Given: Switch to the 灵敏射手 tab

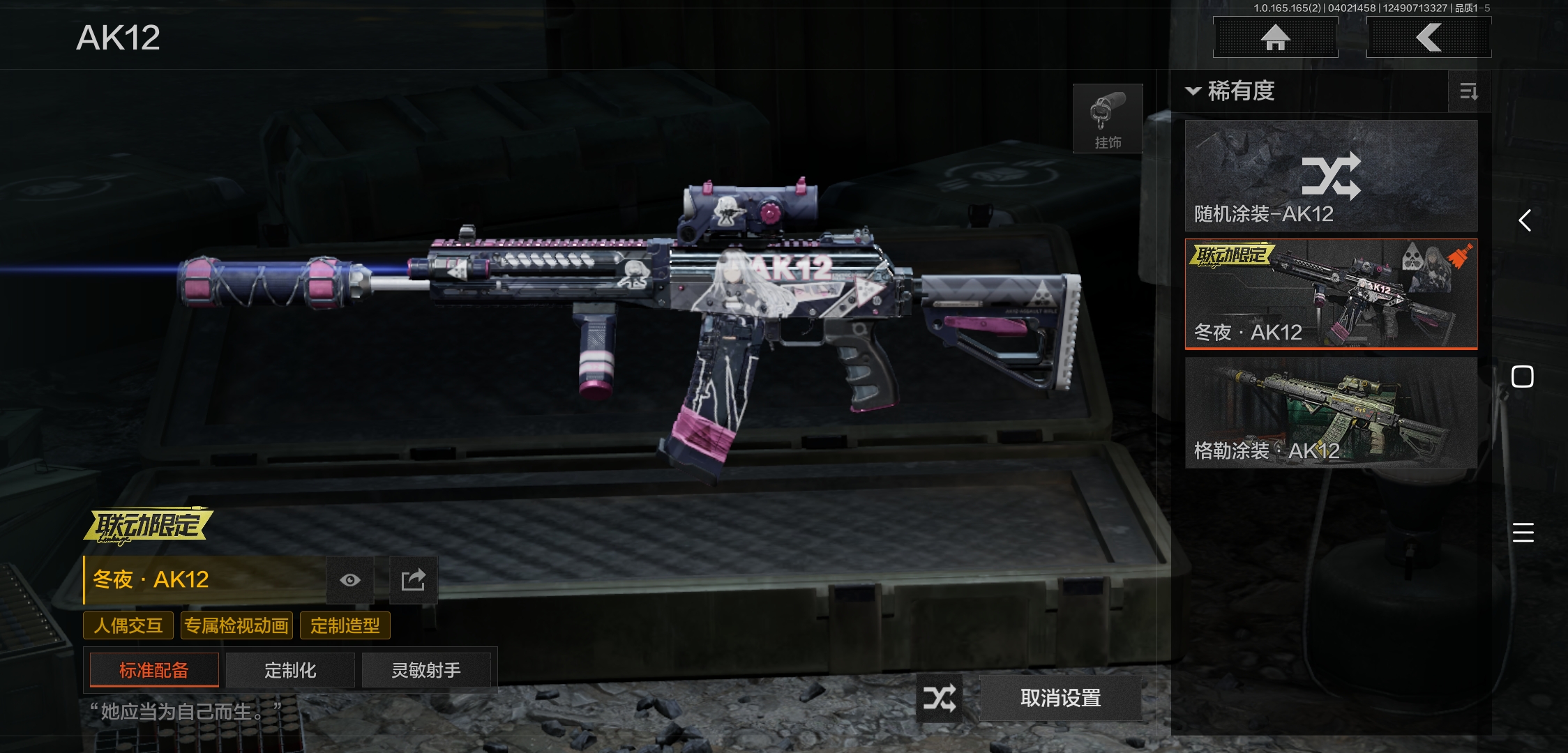Looking at the screenshot, I should tap(426, 670).
